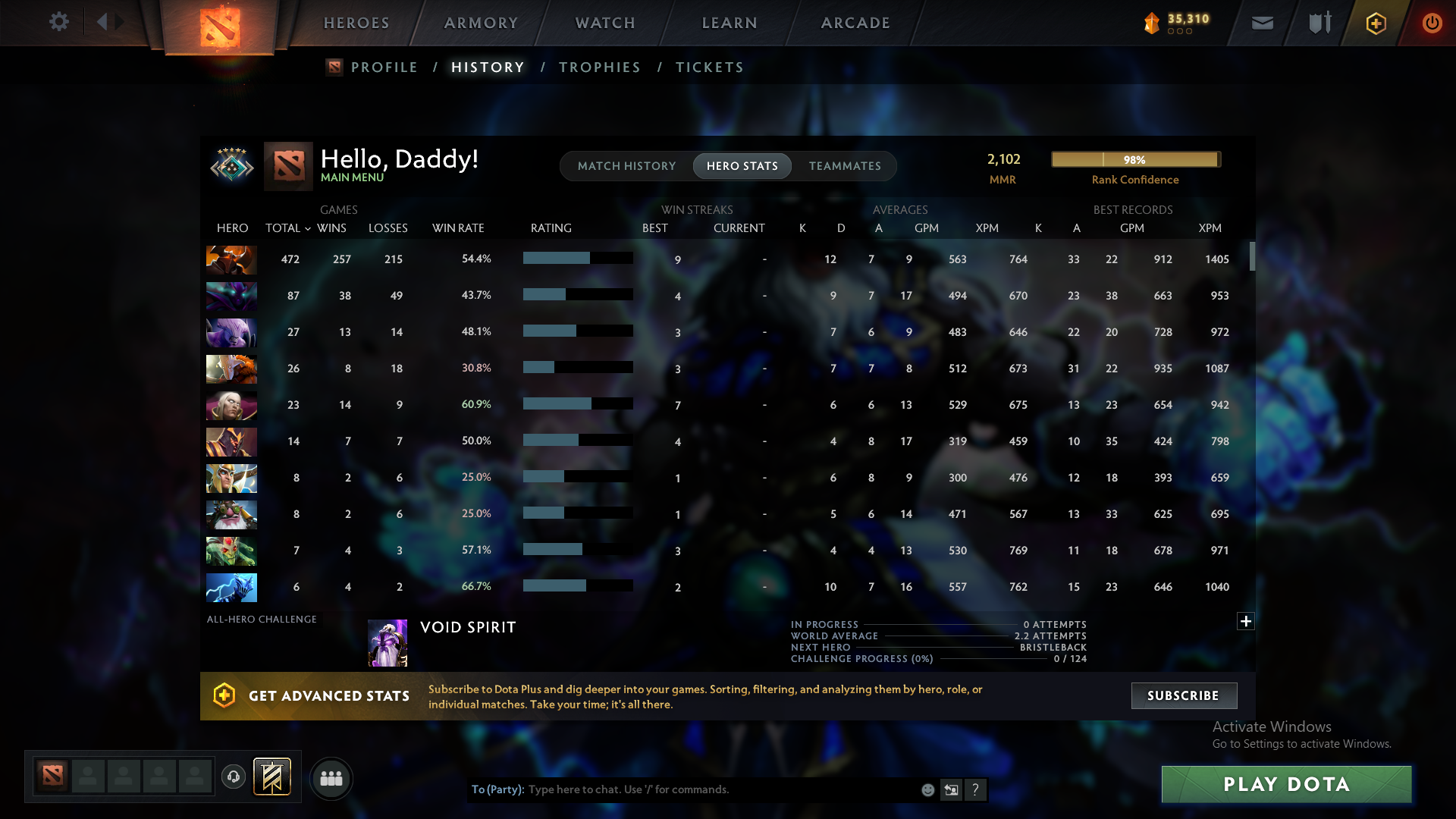Open the ARCADE menu item
Viewport: 1456px width, 819px height.
(855, 22)
